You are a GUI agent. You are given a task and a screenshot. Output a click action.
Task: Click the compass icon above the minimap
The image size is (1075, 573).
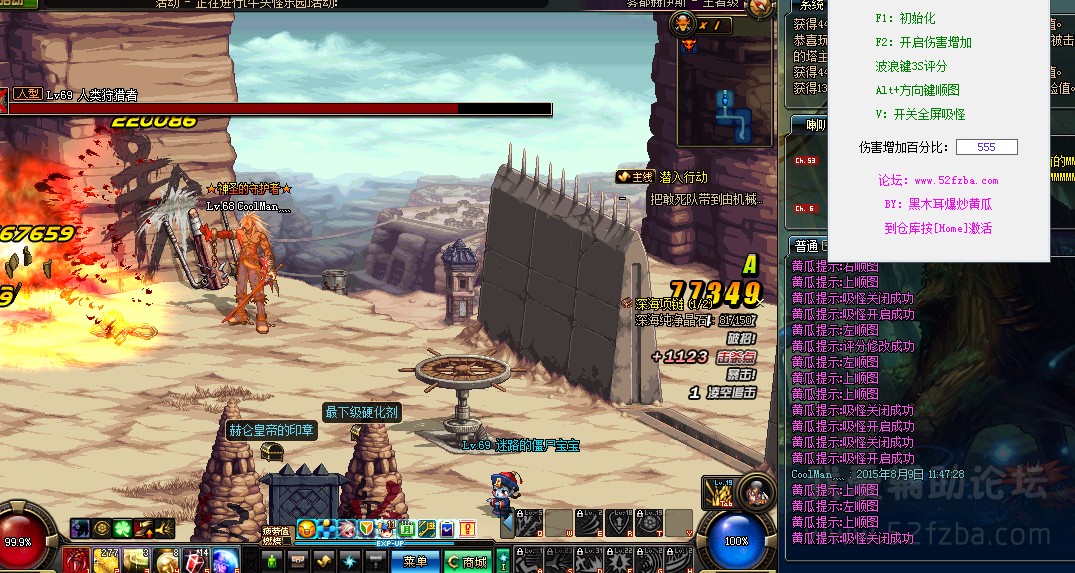762,6
